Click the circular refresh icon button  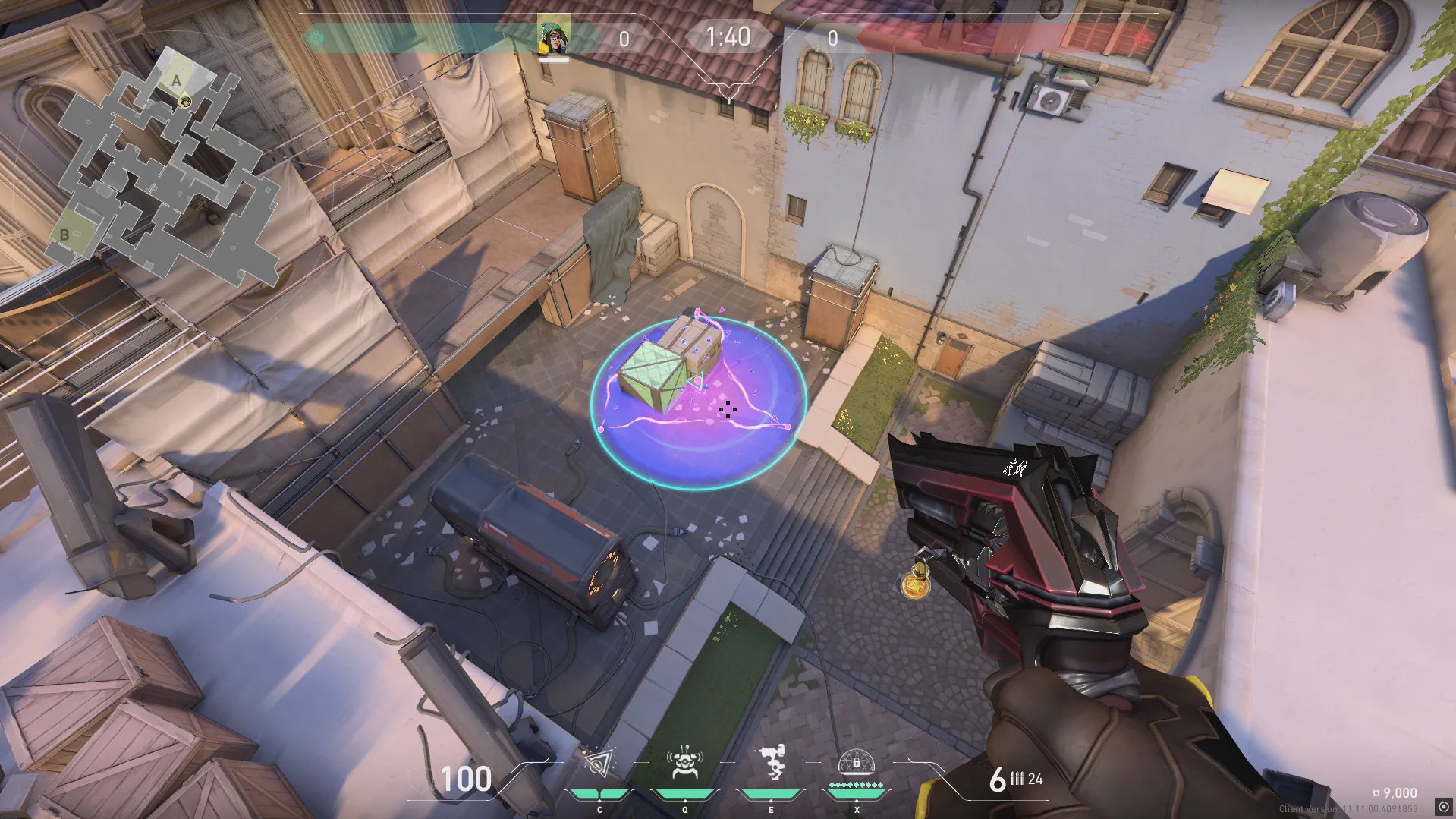[x=1443, y=807]
